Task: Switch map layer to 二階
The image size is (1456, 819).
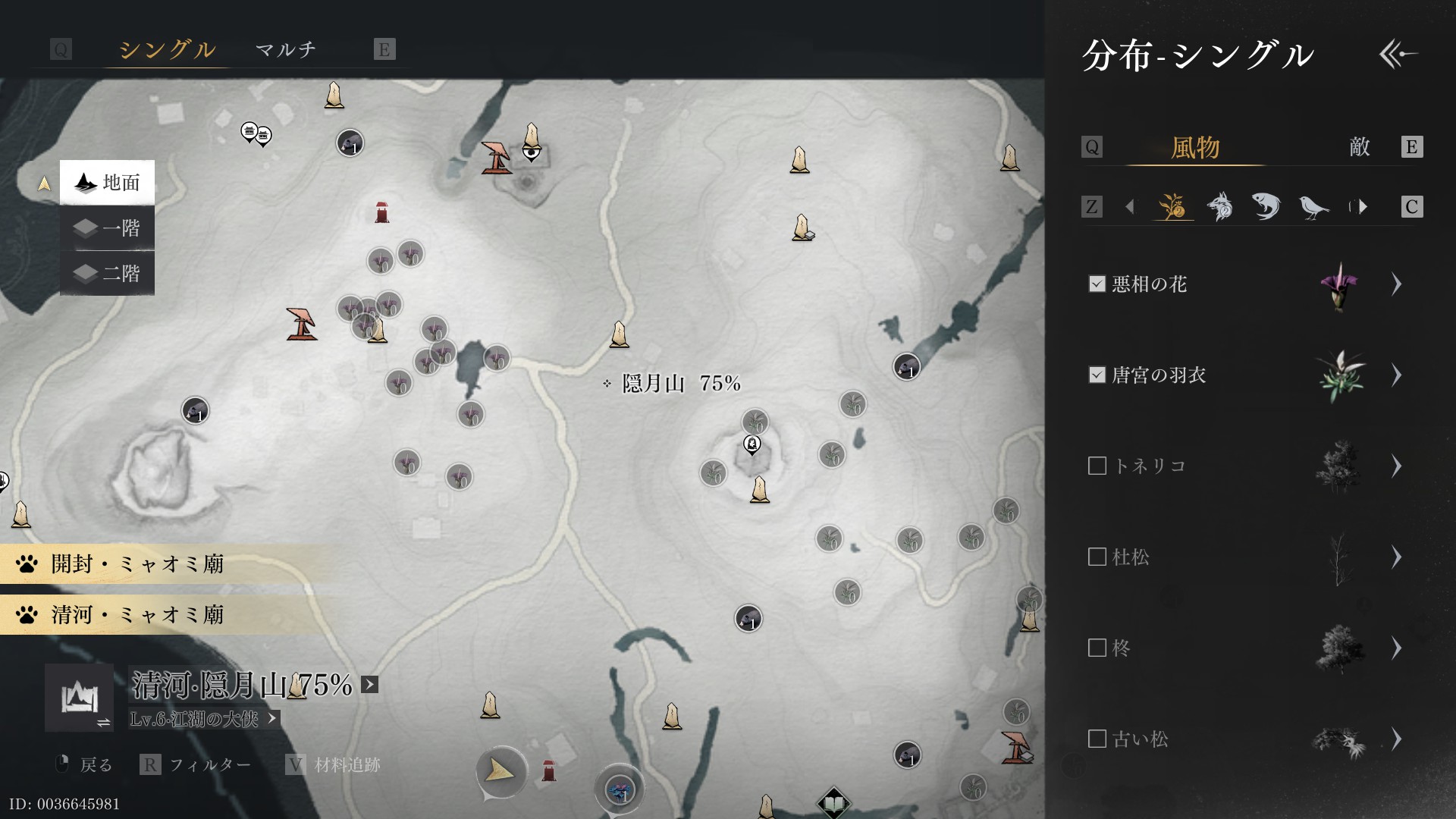Action: [107, 274]
